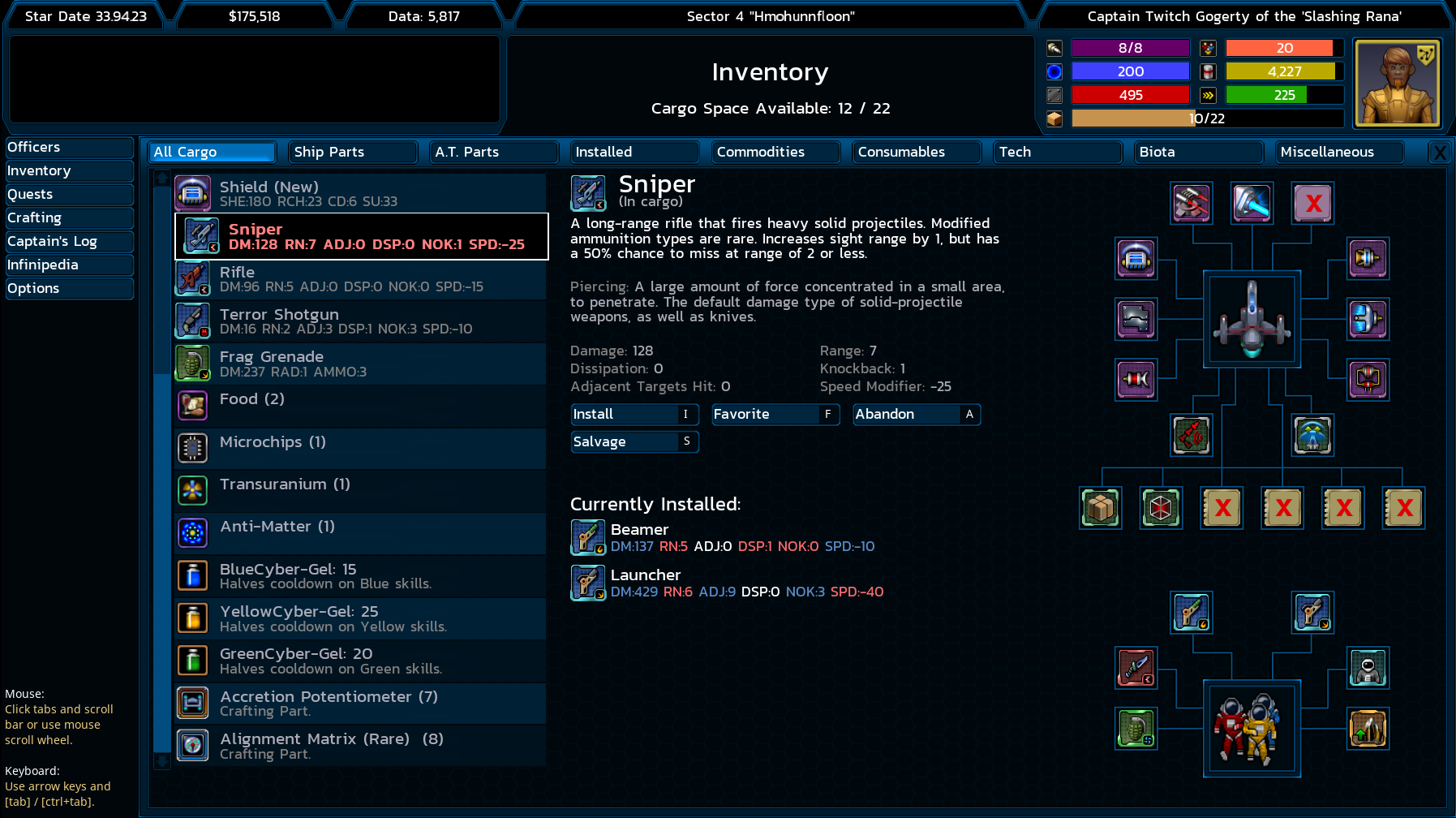This screenshot has height=818, width=1456.
Task: Open the Infinipedia from the sidebar
Action: click(69, 265)
